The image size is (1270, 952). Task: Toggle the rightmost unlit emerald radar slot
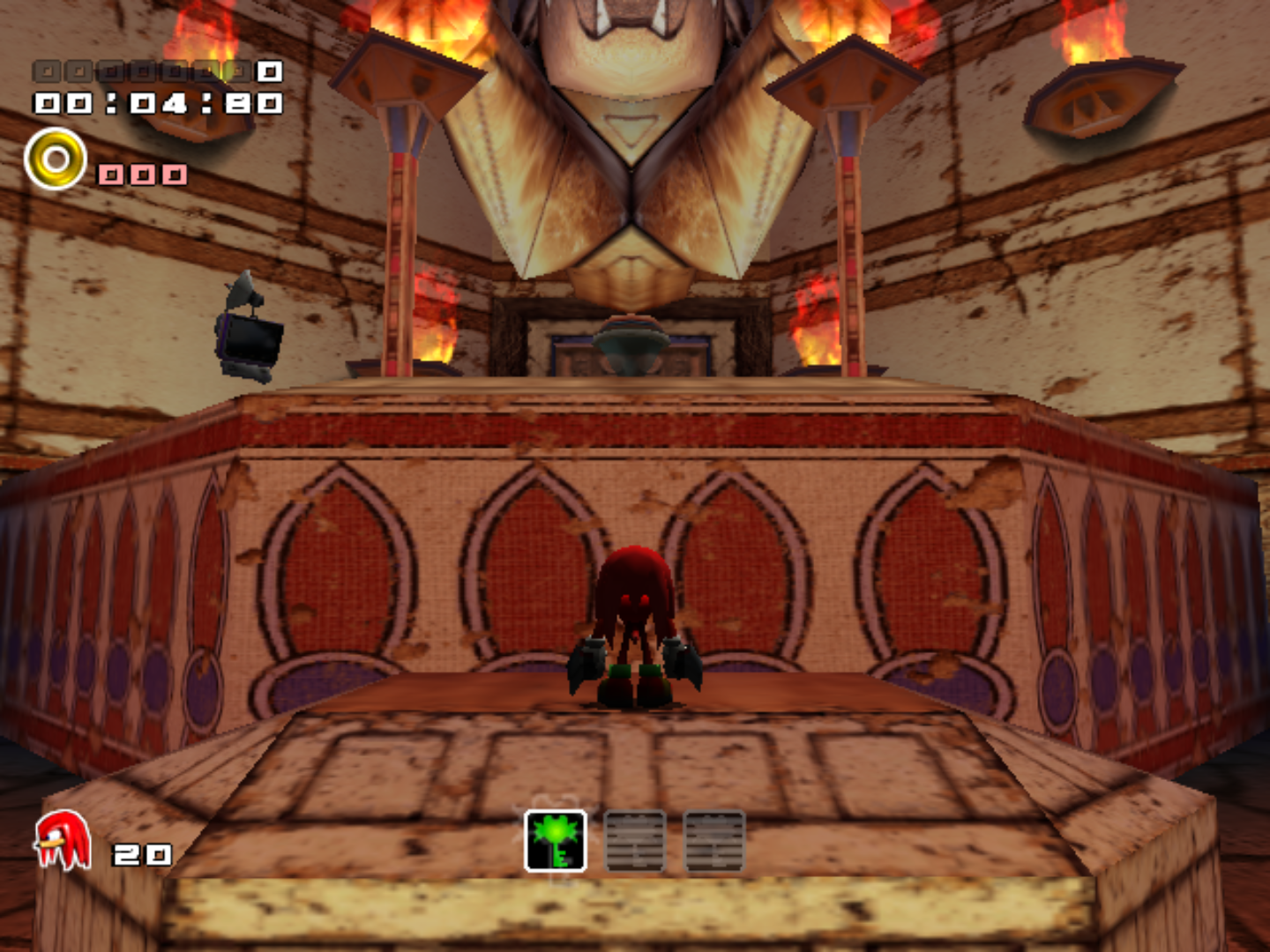click(x=713, y=842)
